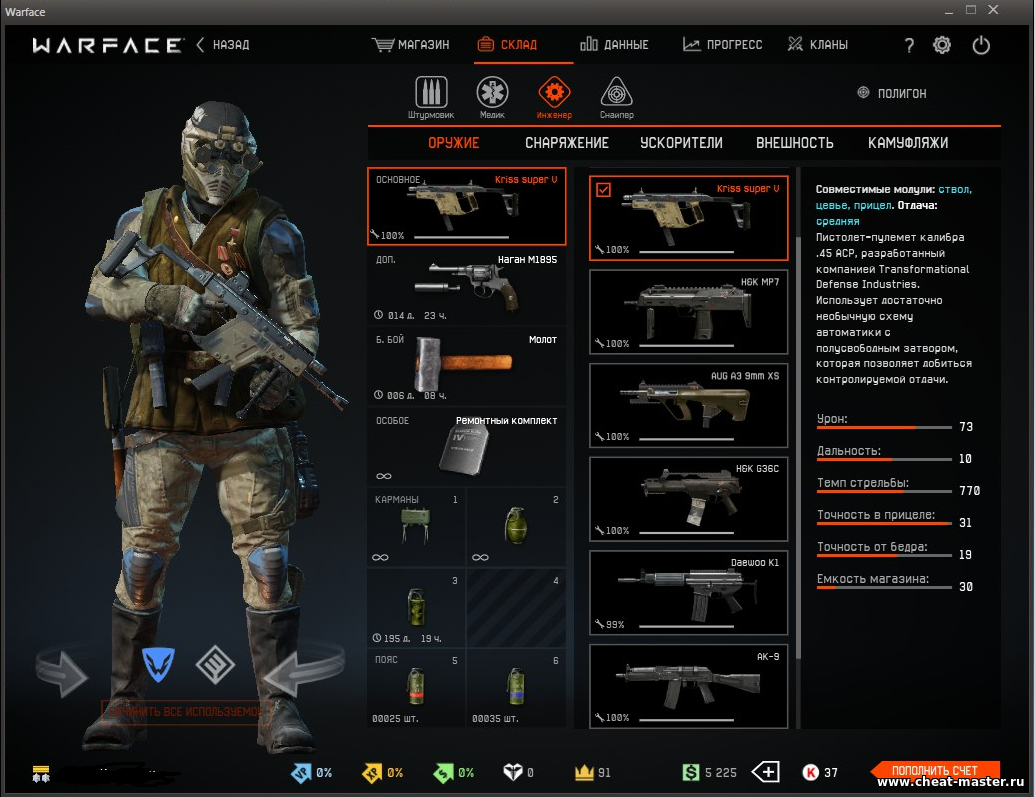Choose the Снайпер class icon
The width and height of the screenshot is (1035, 797).
pos(617,96)
